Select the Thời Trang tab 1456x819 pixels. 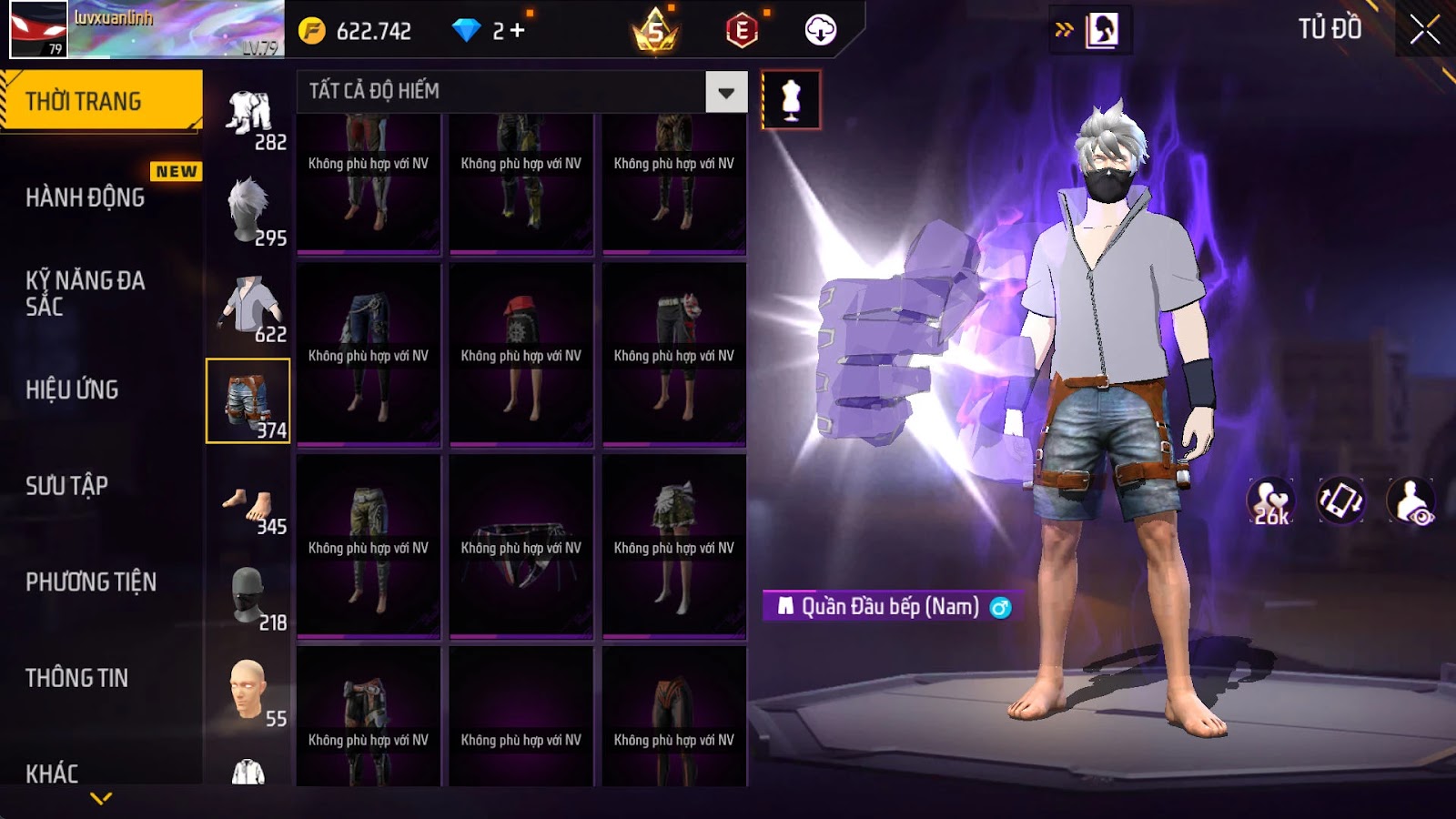tap(100, 101)
